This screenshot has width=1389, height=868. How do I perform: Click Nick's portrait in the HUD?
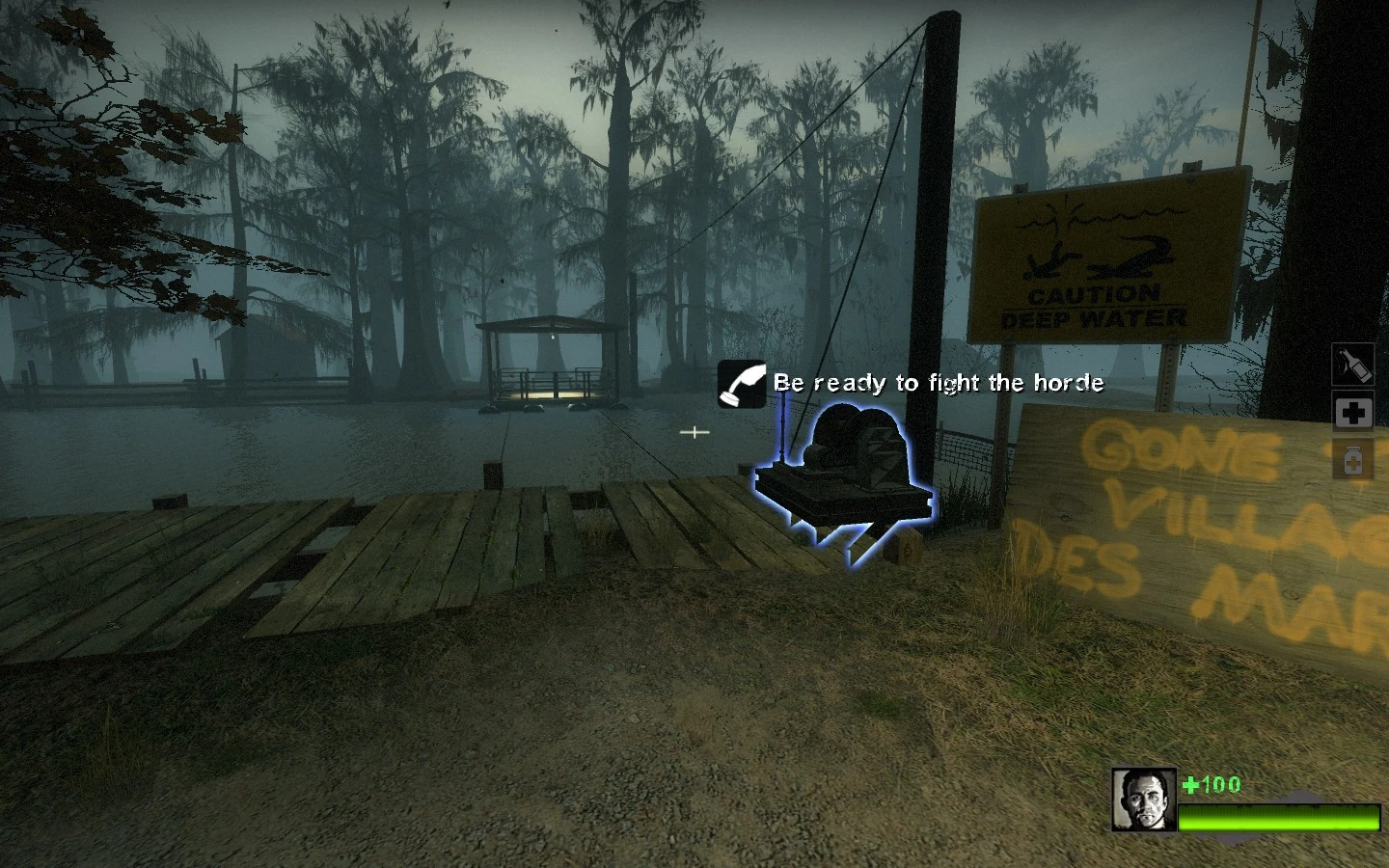[1142, 801]
